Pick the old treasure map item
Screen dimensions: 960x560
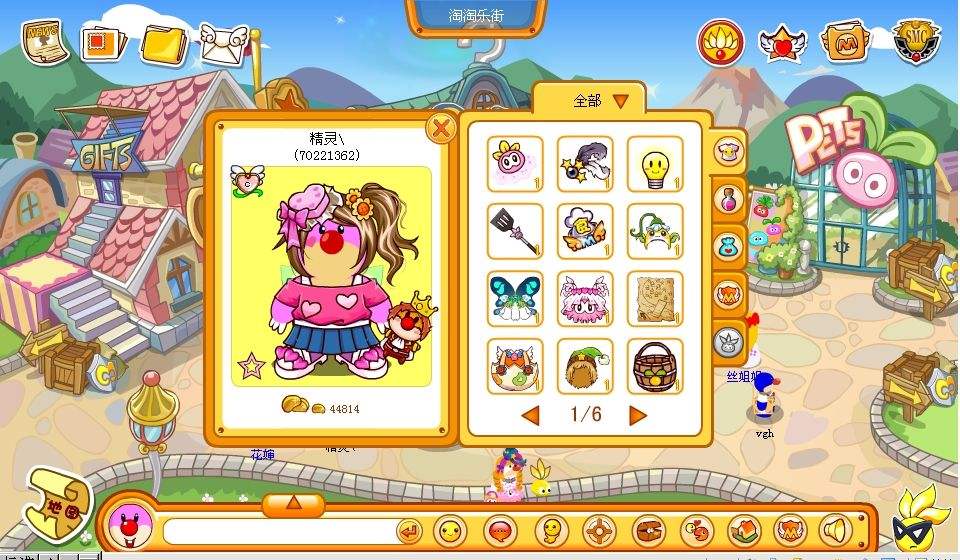click(x=655, y=298)
